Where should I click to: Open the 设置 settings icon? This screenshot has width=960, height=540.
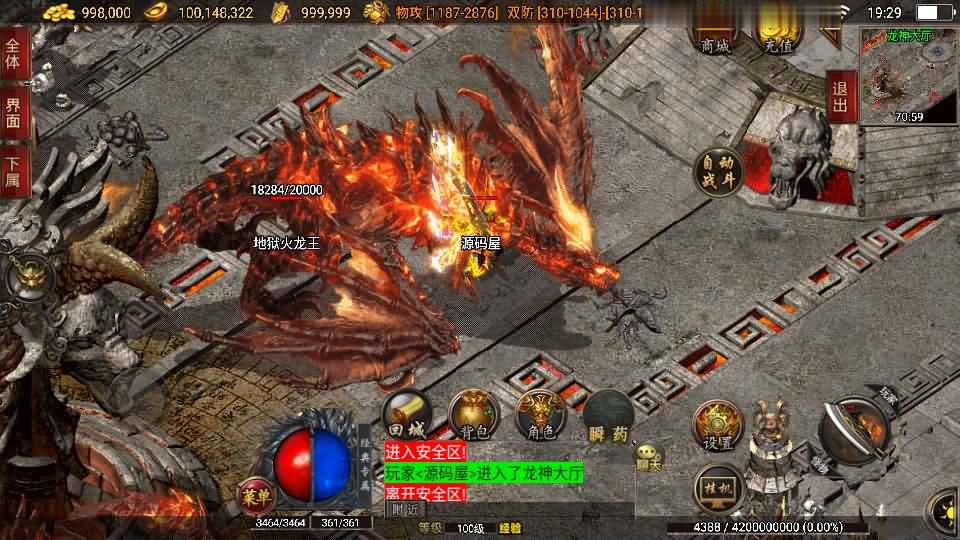point(717,427)
